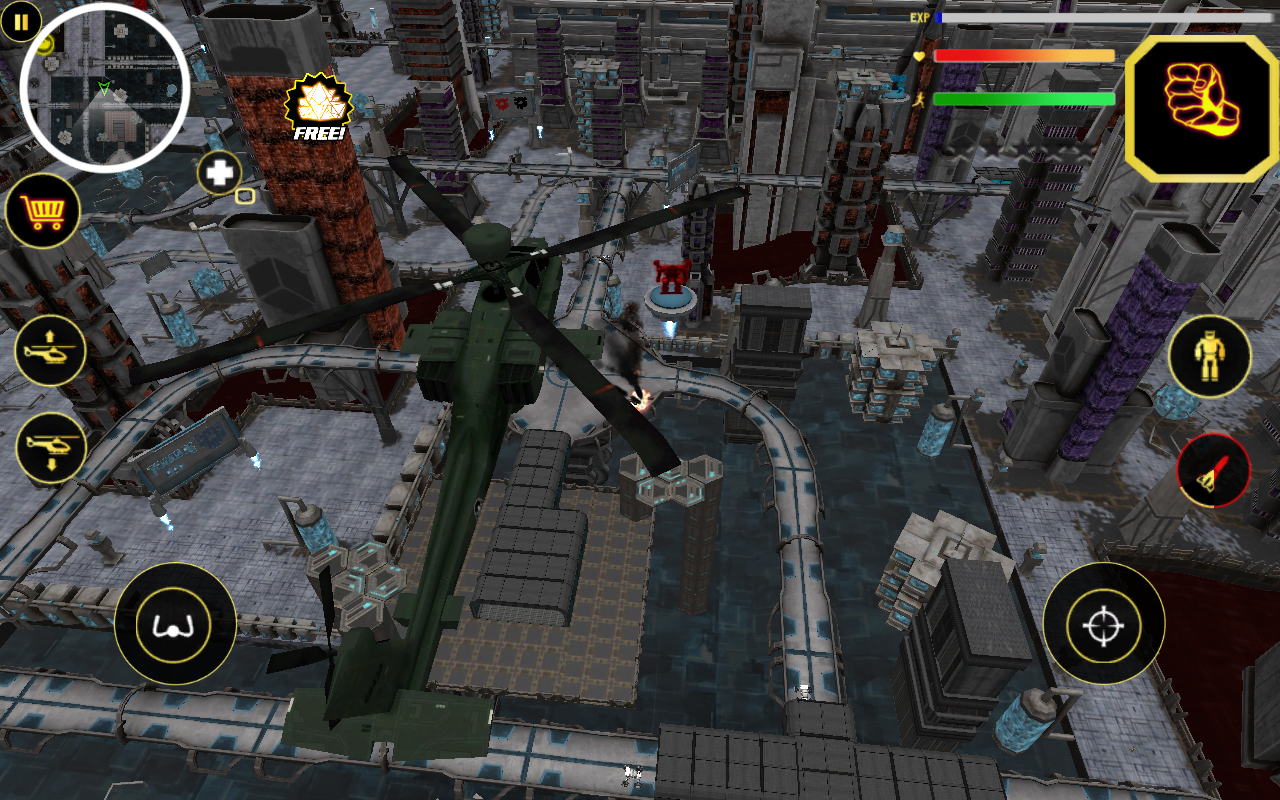Pause the game with the pause button

20,23
